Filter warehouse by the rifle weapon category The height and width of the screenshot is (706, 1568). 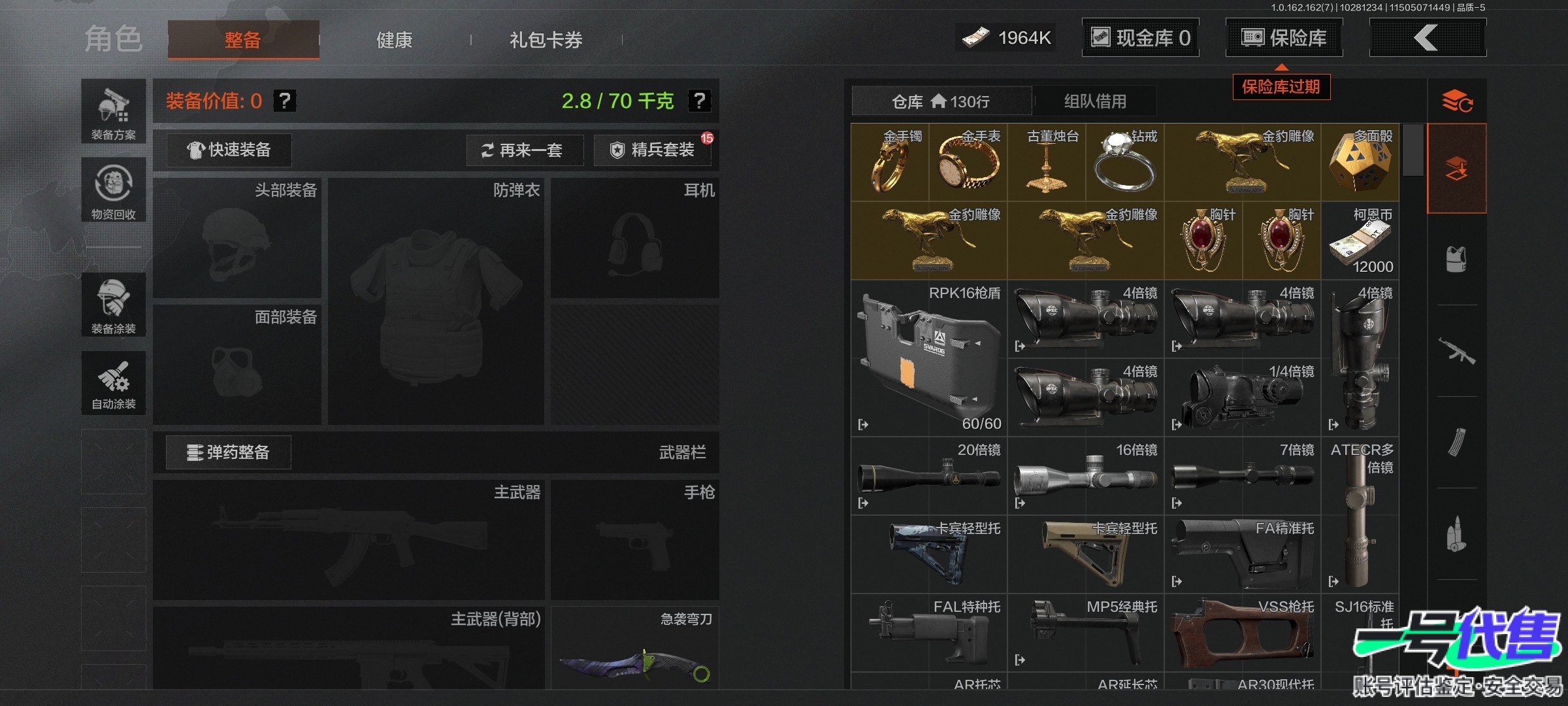(1456, 352)
